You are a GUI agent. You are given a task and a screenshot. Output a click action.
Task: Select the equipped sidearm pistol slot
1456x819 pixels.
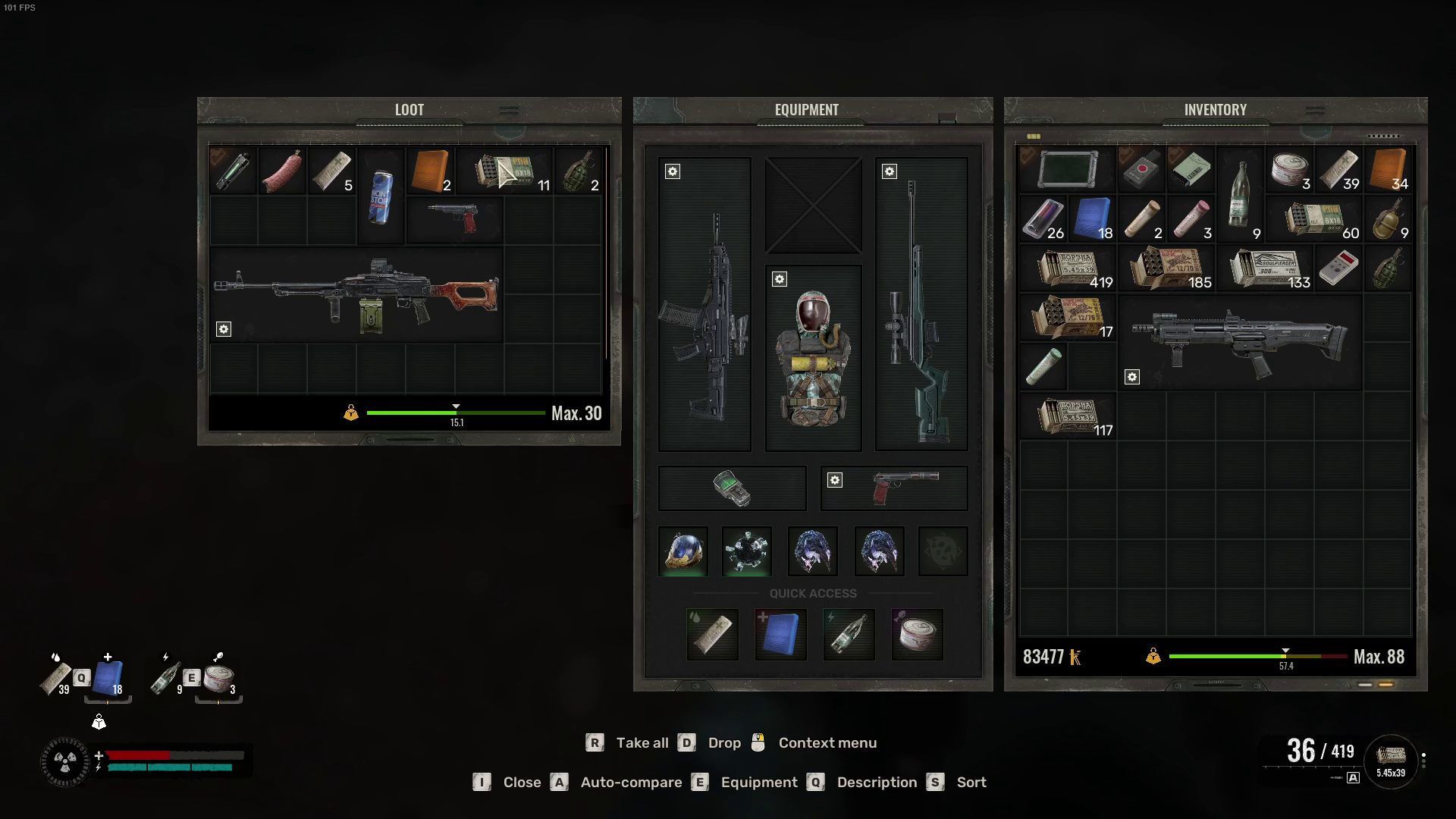pos(894,488)
